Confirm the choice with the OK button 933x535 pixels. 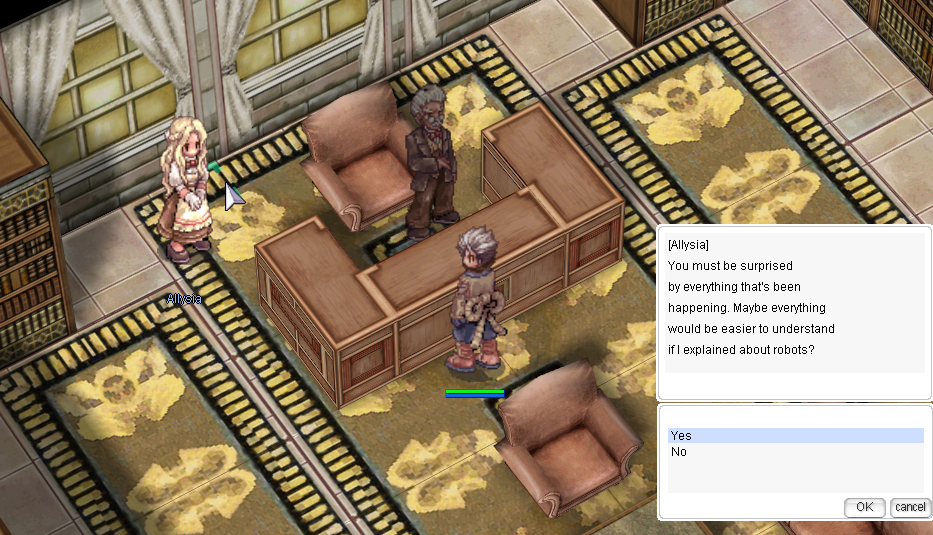tap(864, 507)
